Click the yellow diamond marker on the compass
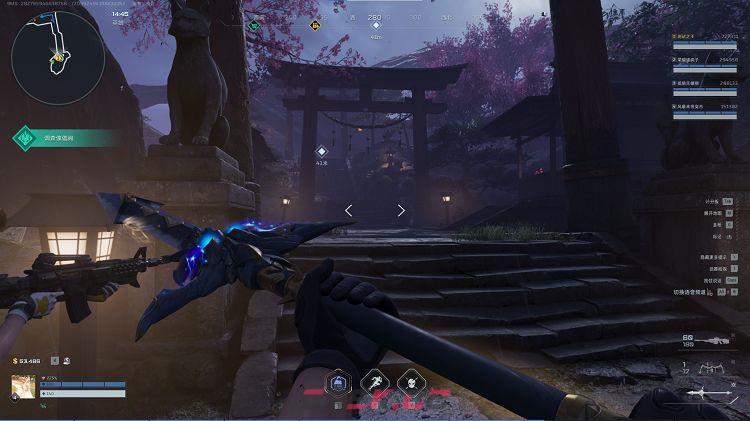Image resolution: width=750 pixels, height=421 pixels. pos(314,26)
